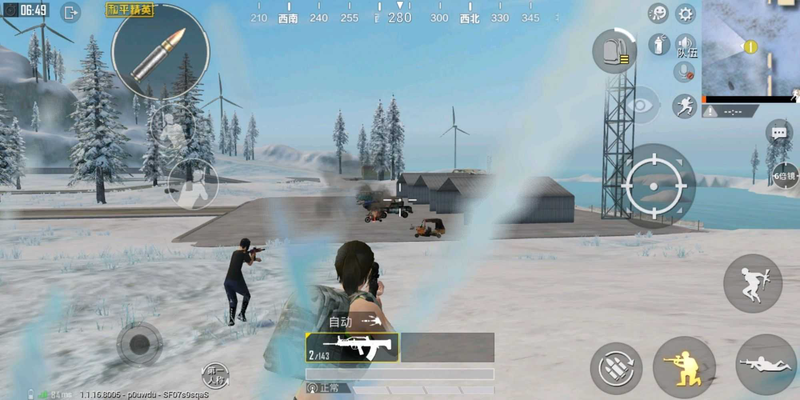Select the equipped rifle weapon slot

click(352, 347)
